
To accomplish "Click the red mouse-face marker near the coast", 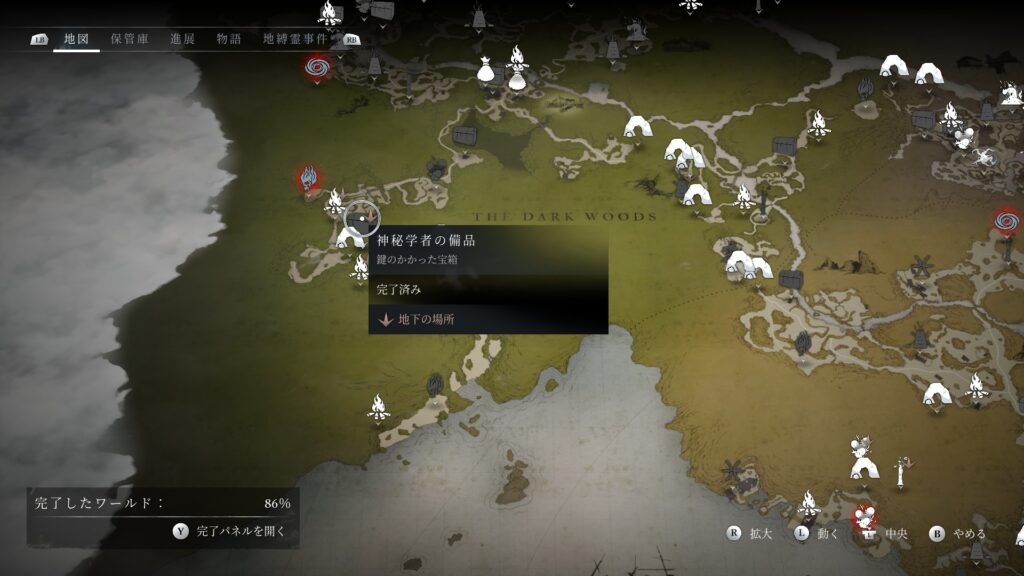I will (x=863, y=516).
